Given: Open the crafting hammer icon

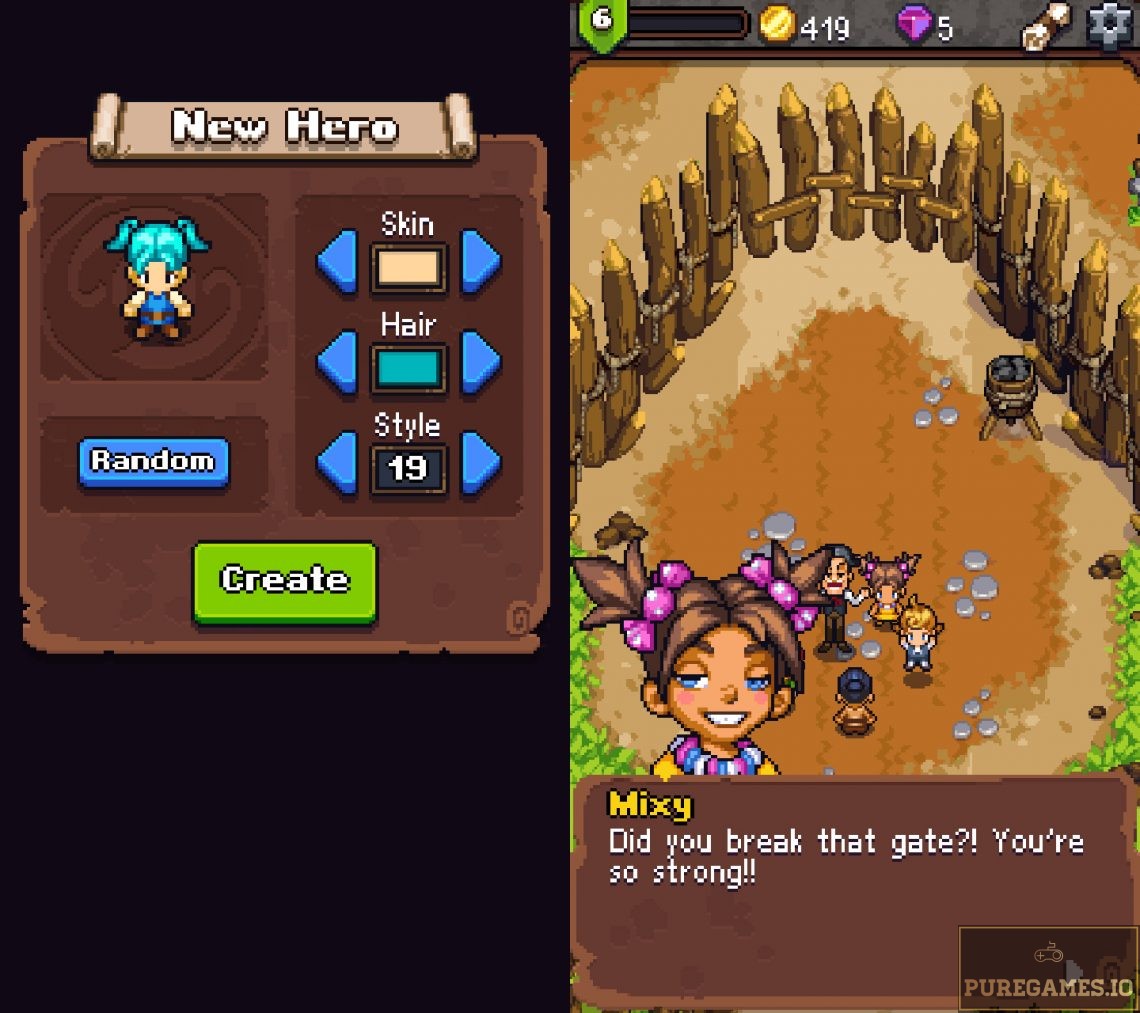Looking at the screenshot, I should tap(1045, 26).
